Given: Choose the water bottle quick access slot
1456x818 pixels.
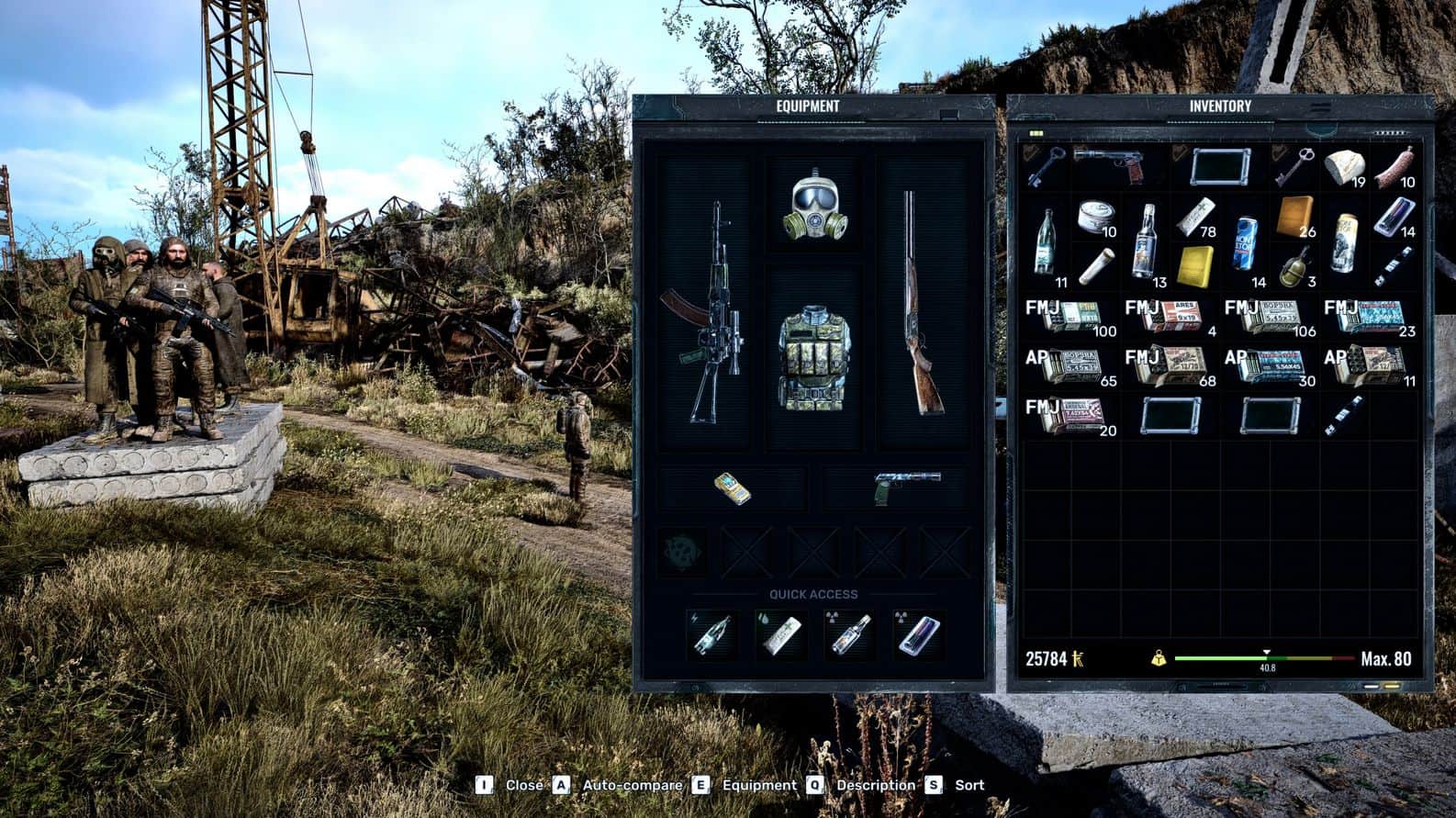Looking at the screenshot, I should pyautogui.click(x=712, y=634).
